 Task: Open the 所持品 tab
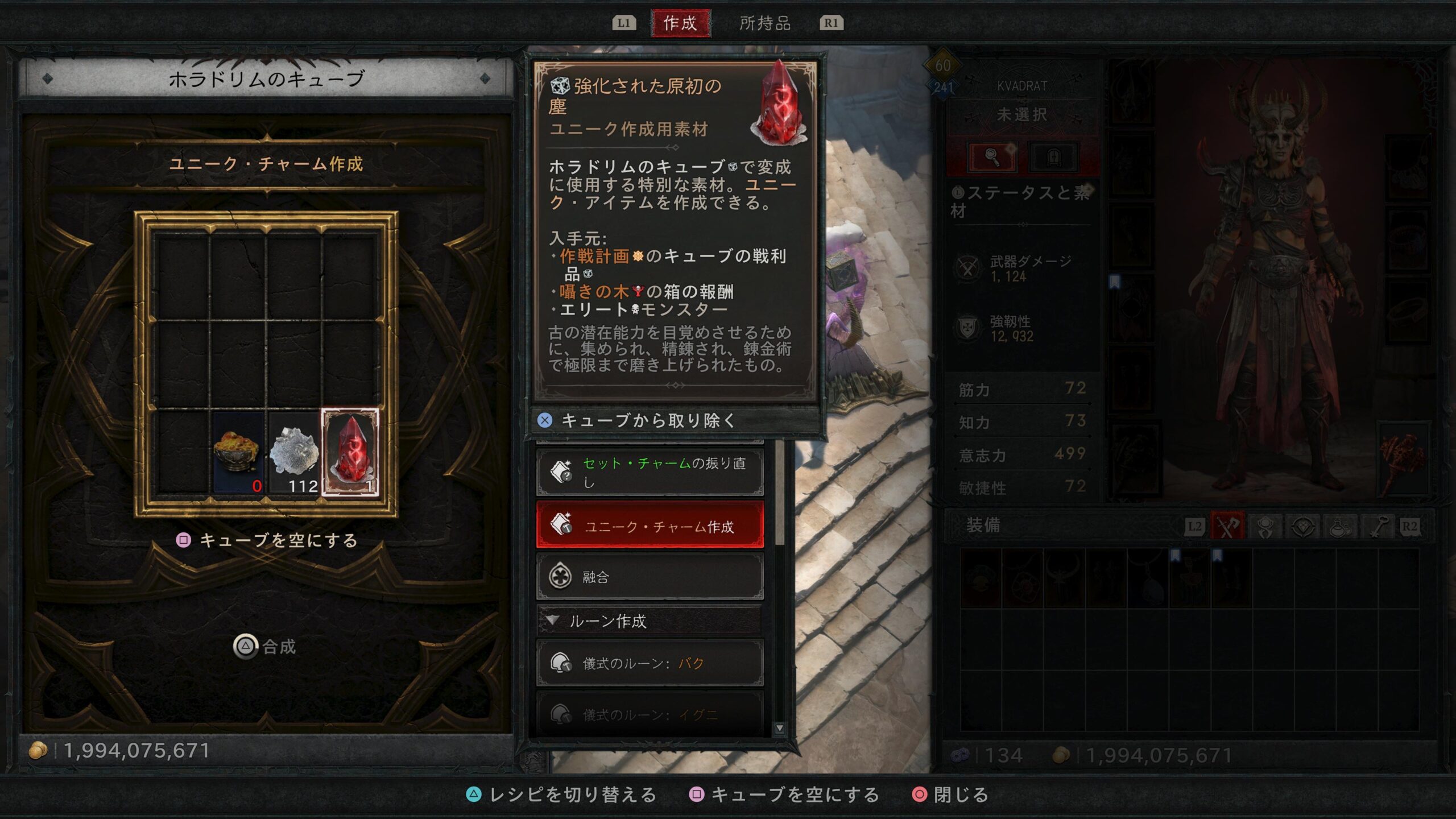coord(765,23)
